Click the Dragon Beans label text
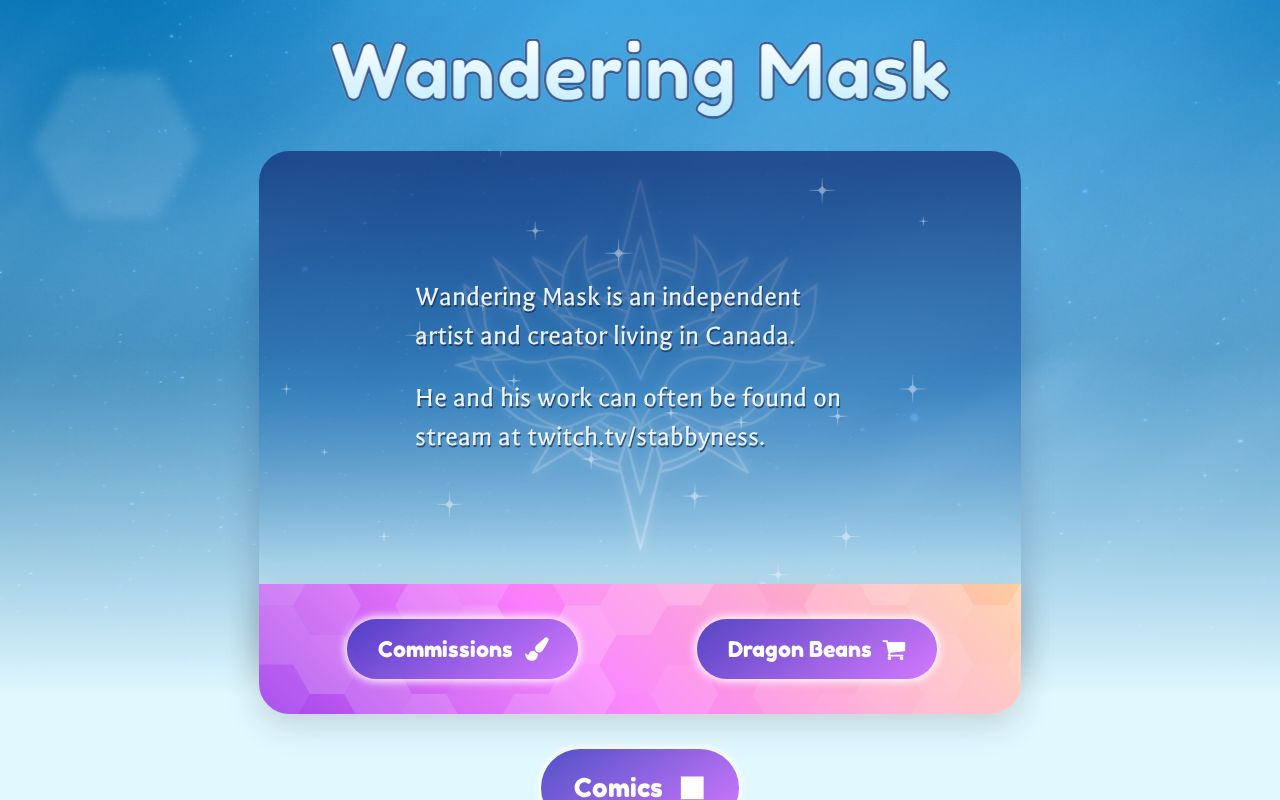Image resolution: width=1280 pixels, height=800 pixels. [800, 648]
